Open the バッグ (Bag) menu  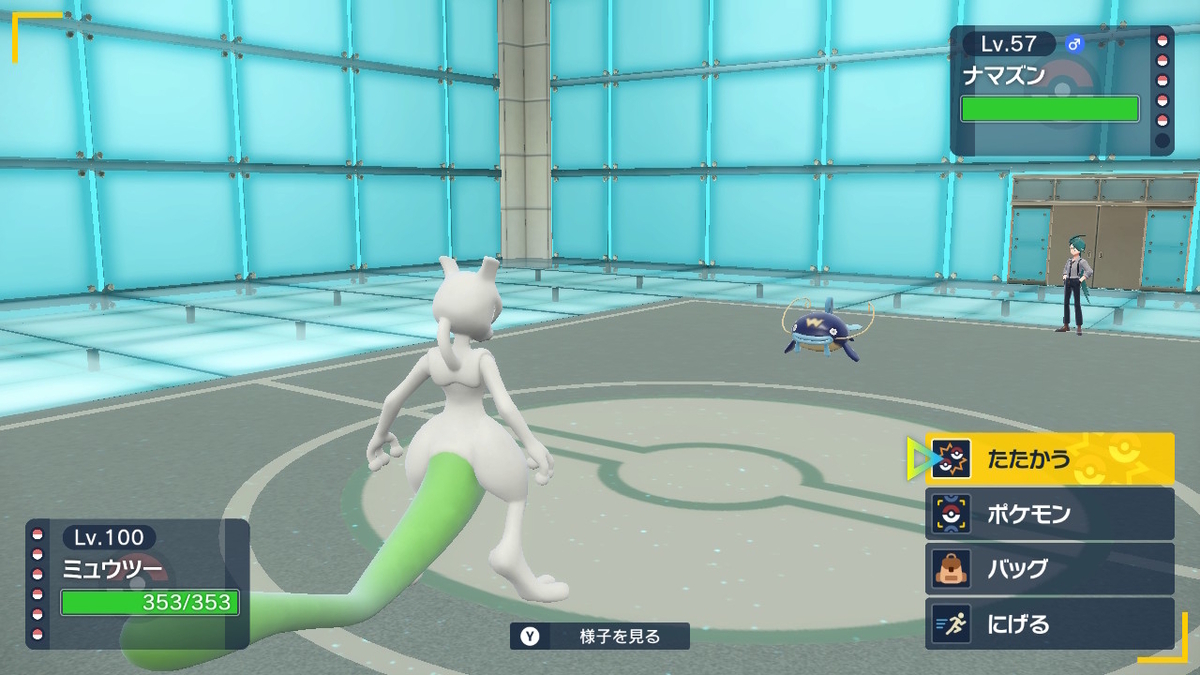point(1049,569)
